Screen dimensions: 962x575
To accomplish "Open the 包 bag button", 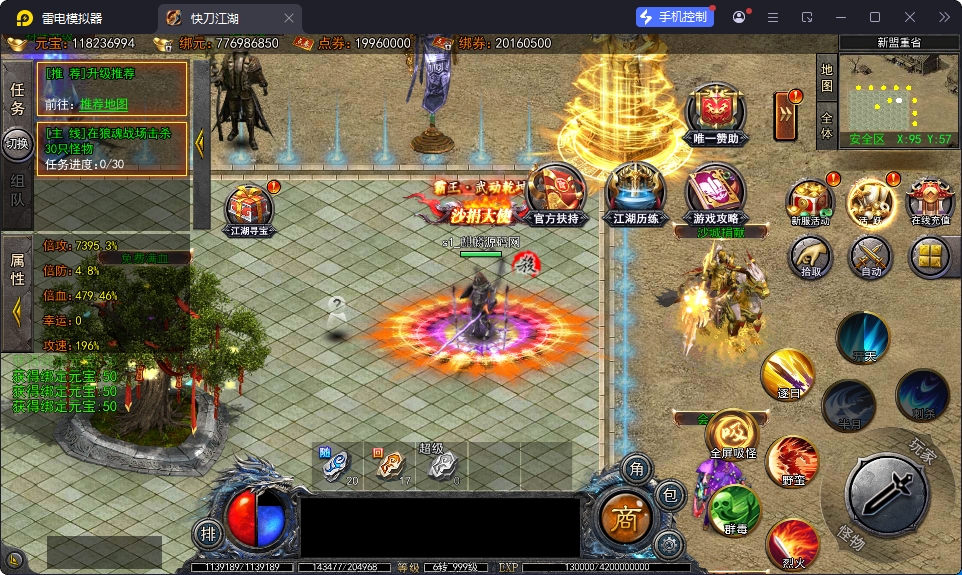I will [x=669, y=494].
